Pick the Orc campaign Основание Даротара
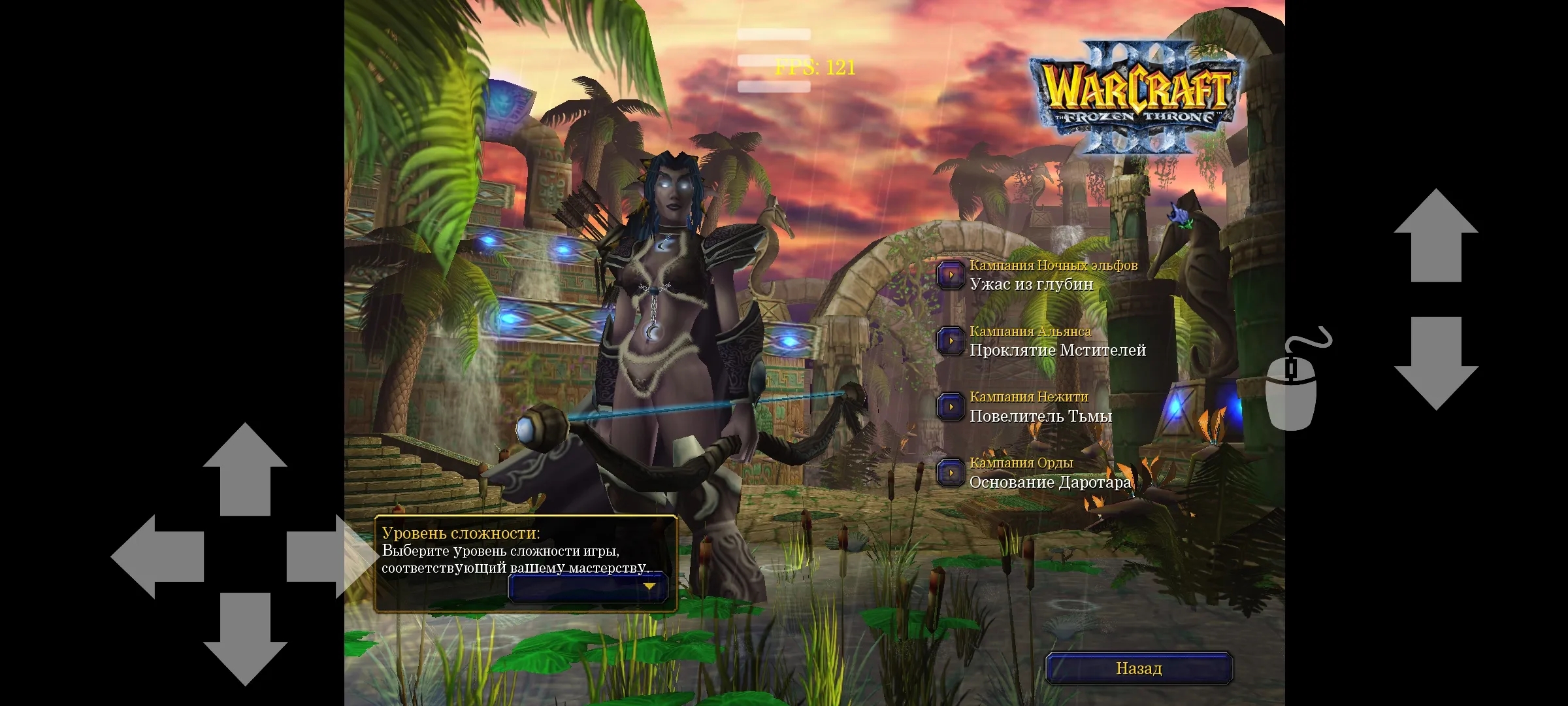Screen dimensions: 1568x706 tap(951, 473)
